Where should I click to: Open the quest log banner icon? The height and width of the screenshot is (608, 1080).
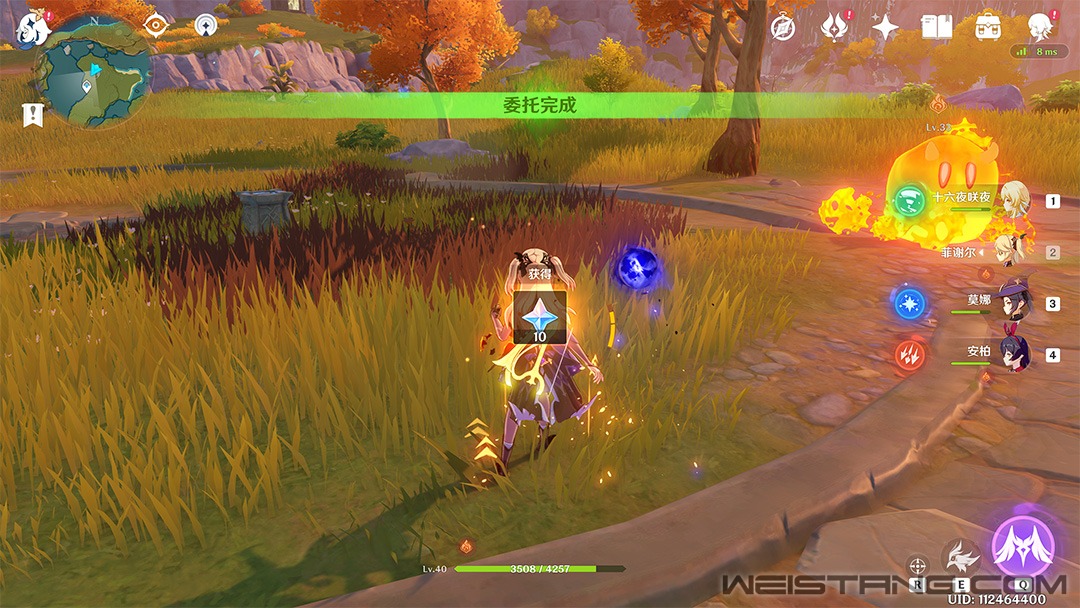click(x=33, y=115)
